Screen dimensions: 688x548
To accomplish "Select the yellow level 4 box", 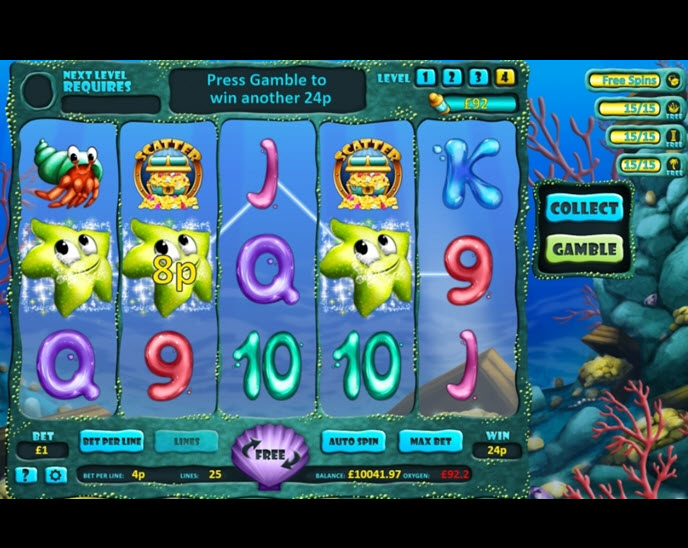I will [x=505, y=77].
